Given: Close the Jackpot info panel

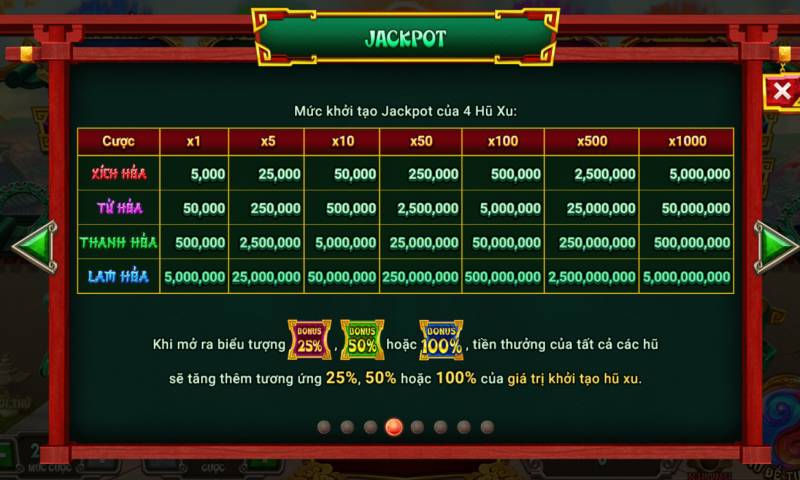Looking at the screenshot, I should 782,92.
